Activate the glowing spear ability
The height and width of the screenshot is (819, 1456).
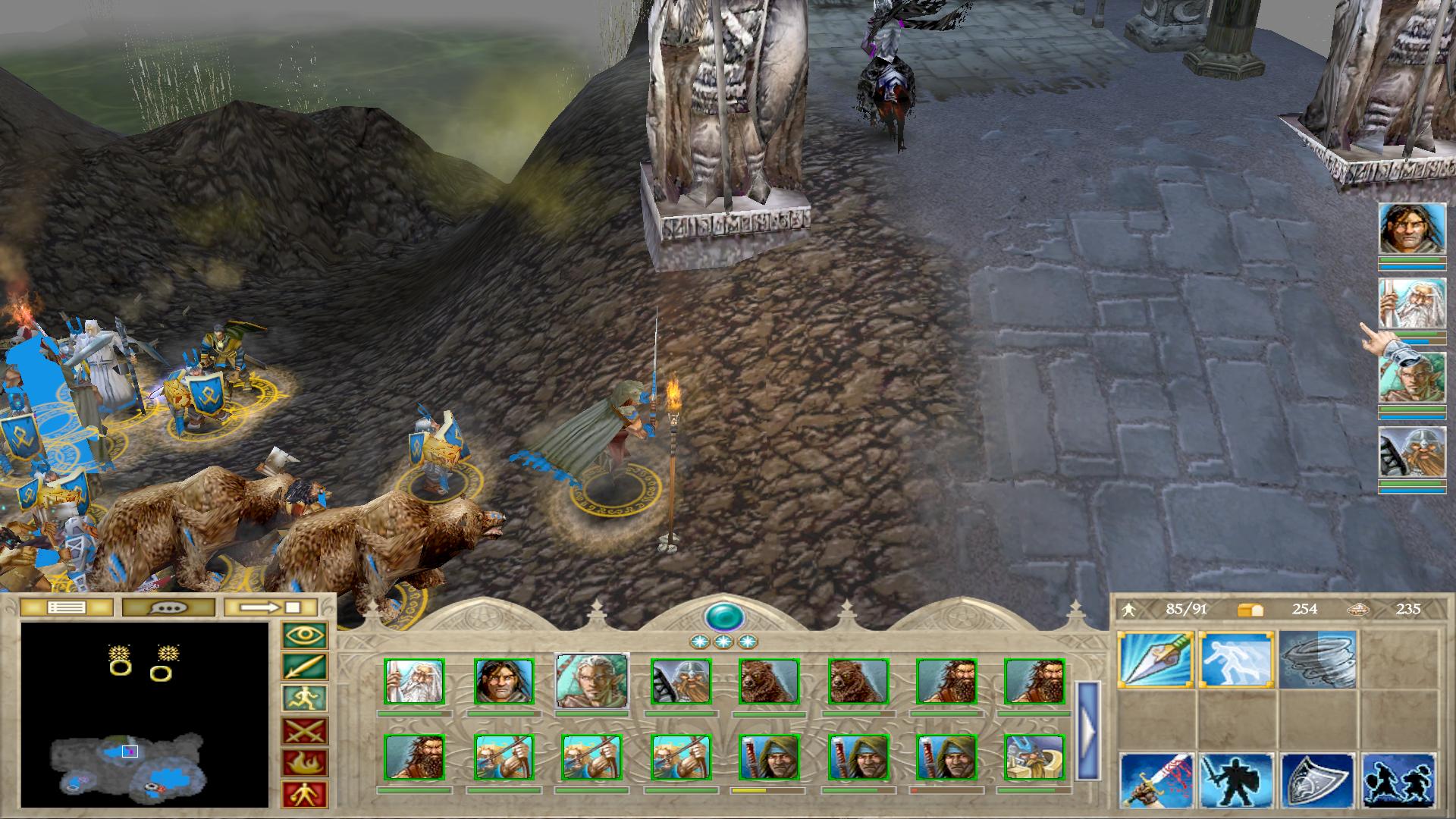pyautogui.click(x=1156, y=660)
